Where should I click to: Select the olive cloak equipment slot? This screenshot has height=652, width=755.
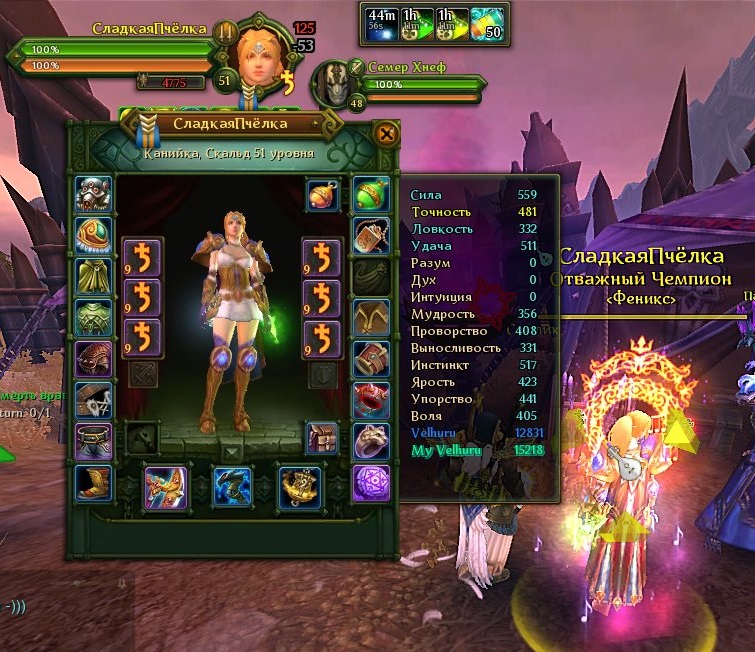94,275
